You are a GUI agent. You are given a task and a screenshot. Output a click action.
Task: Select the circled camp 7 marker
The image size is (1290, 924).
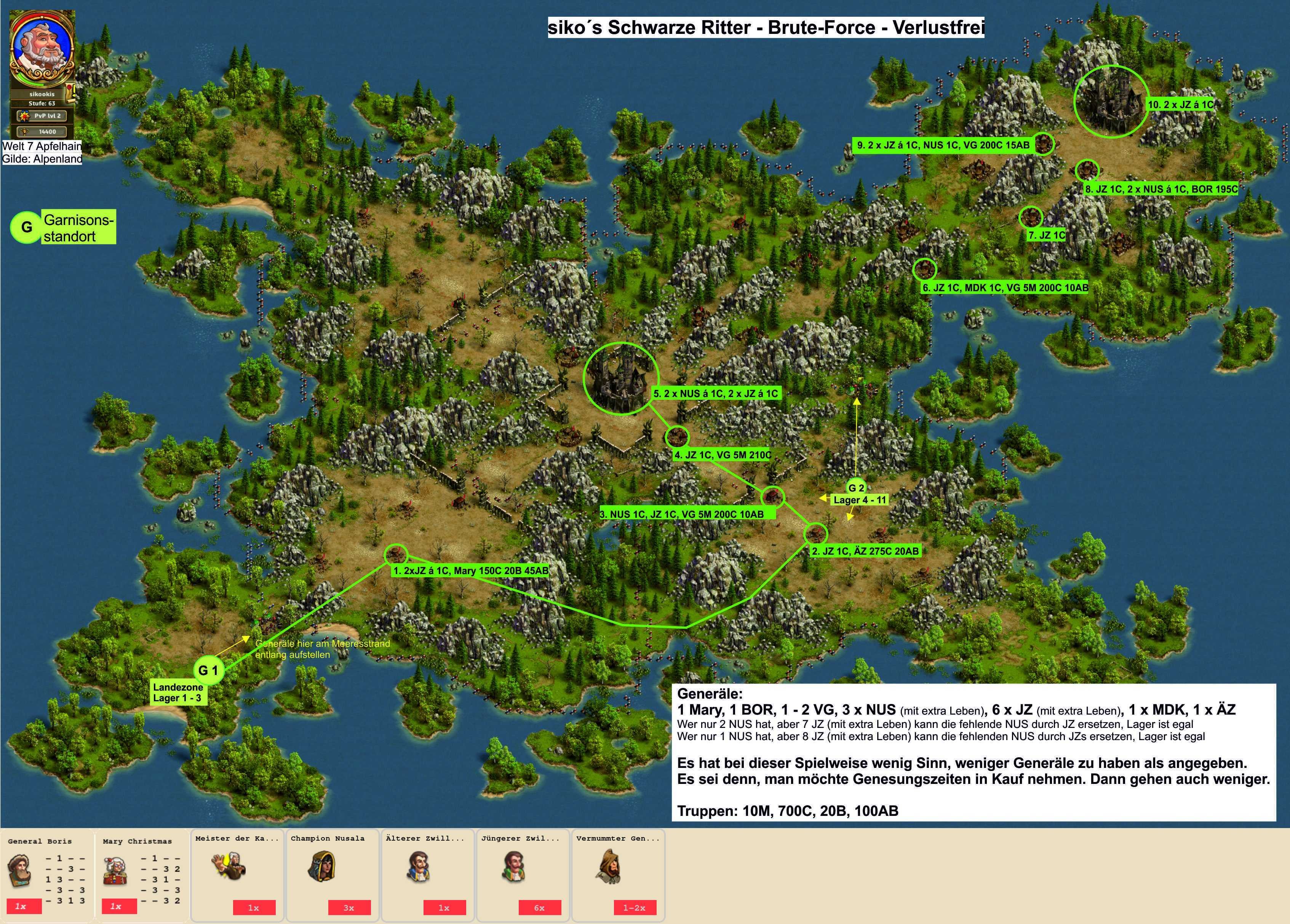[x=1031, y=217]
